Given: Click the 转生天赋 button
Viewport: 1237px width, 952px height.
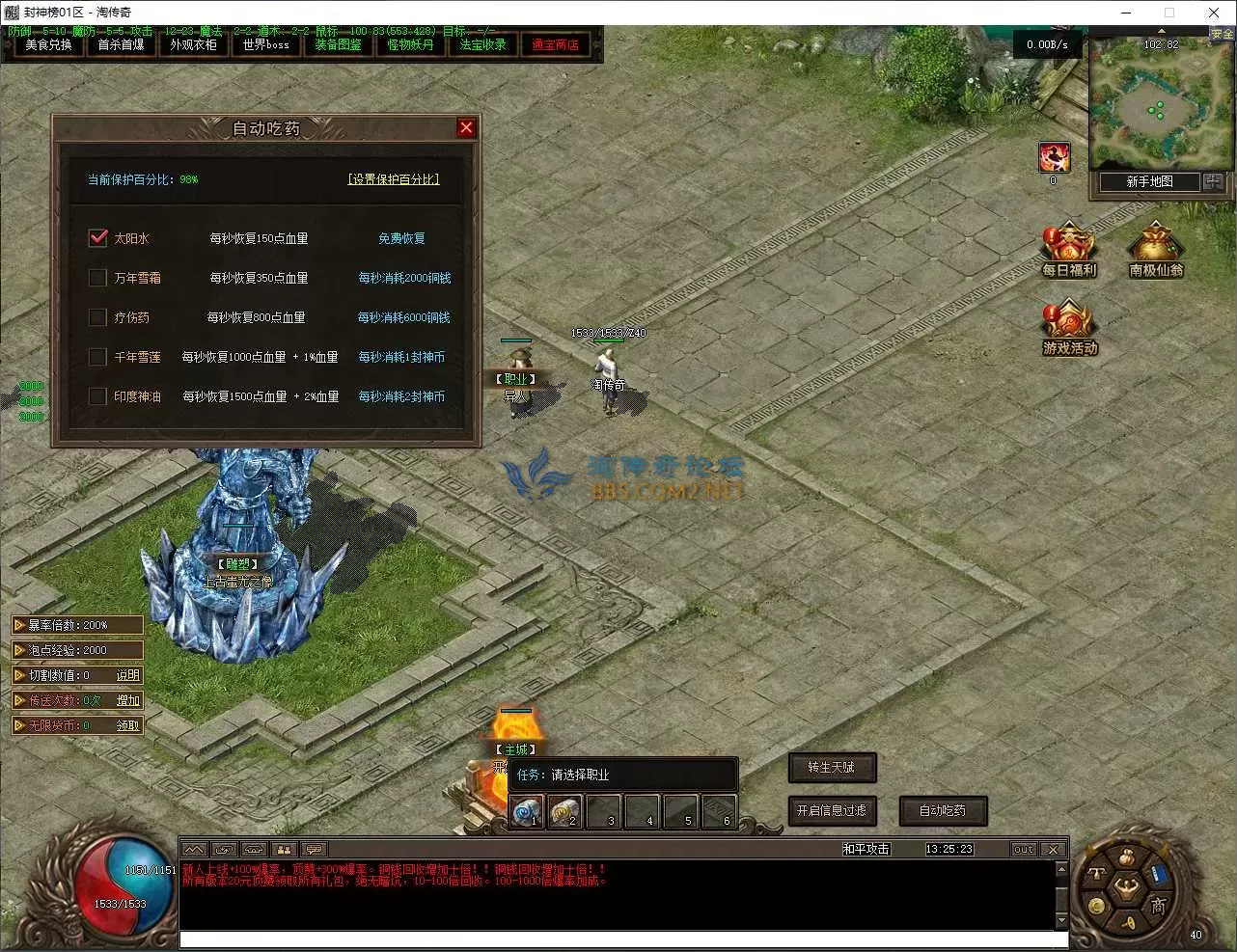Looking at the screenshot, I should point(831,768).
